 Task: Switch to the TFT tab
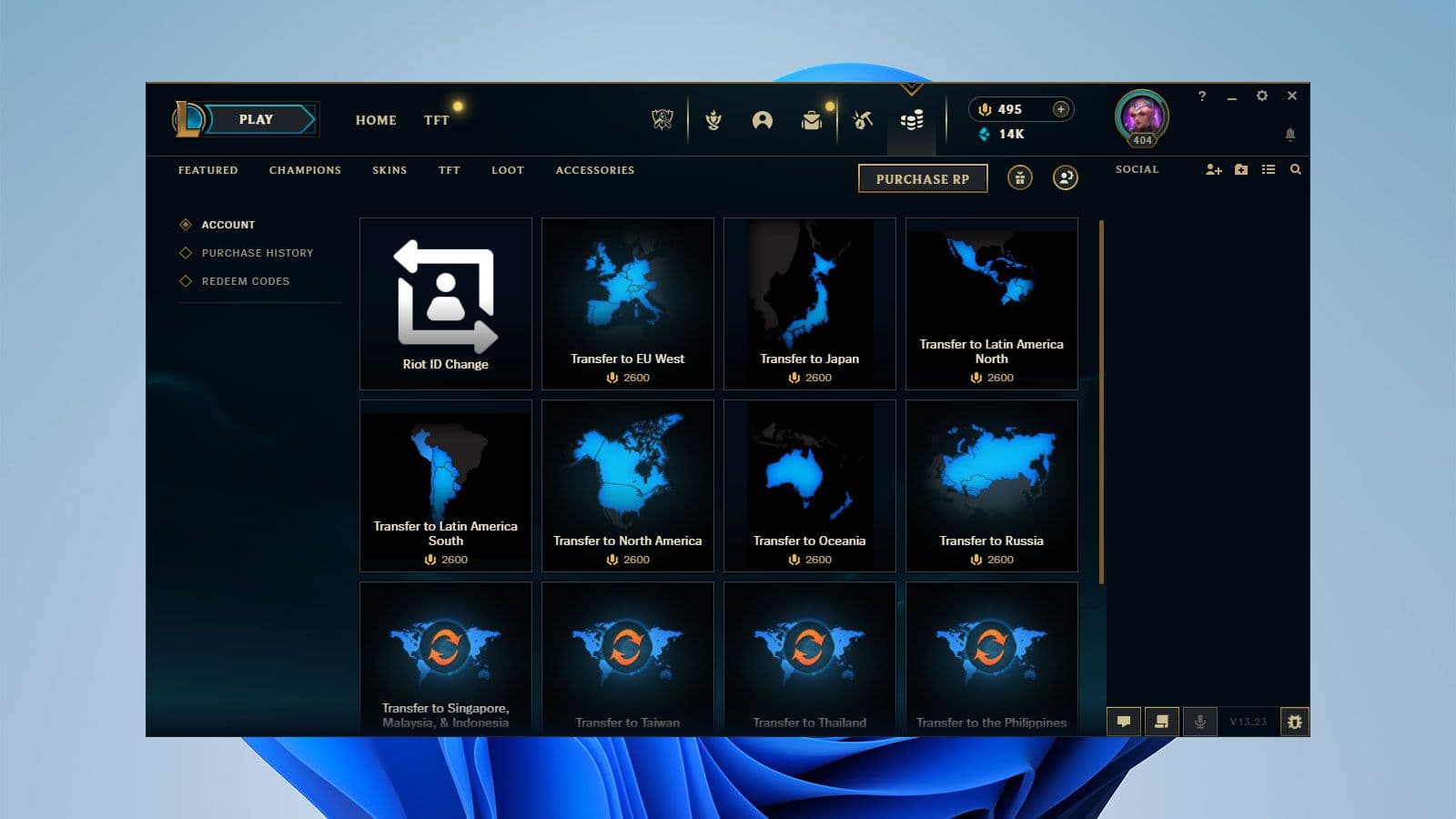(436, 119)
